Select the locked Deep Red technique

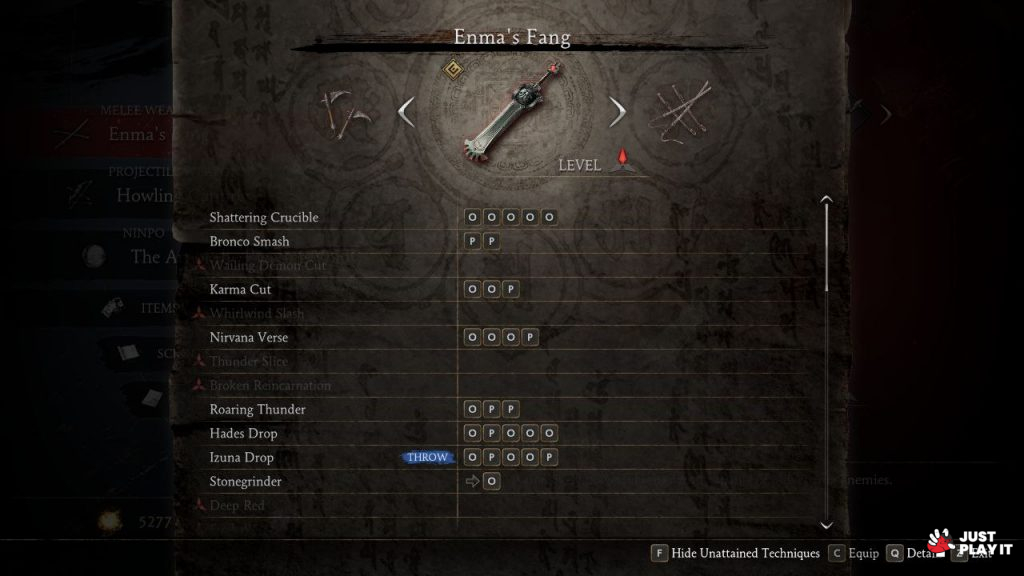point(237,505)
